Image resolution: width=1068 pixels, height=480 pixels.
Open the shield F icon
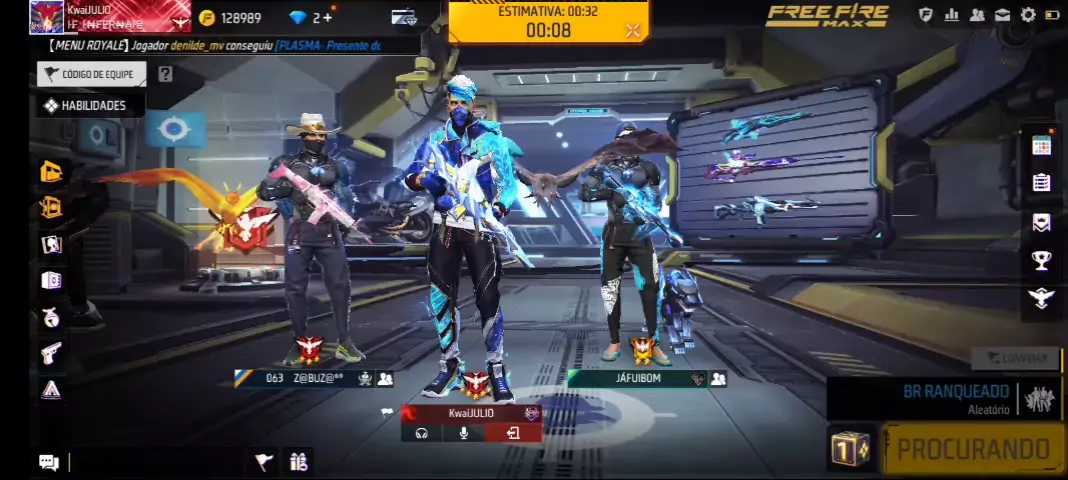click(926, 15)
